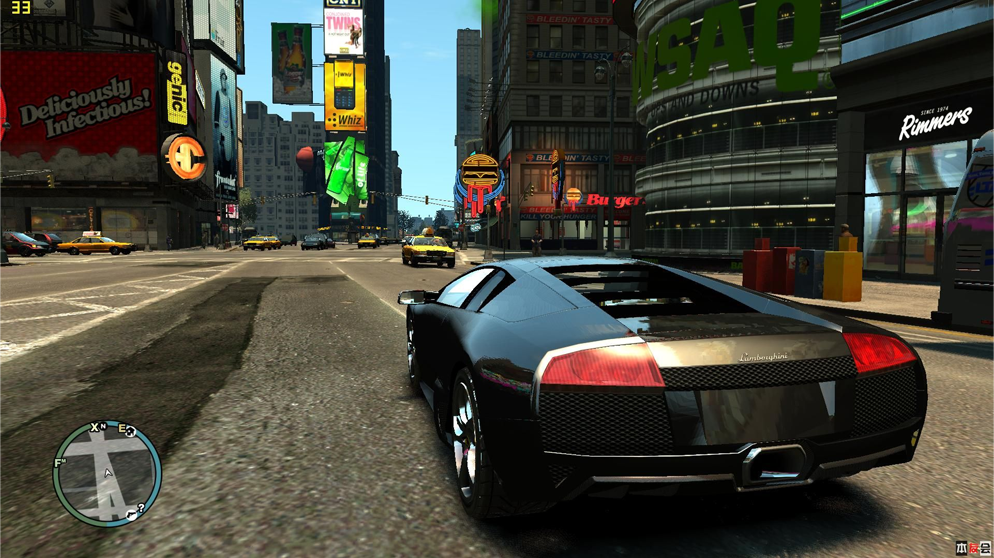
Task: Select the gun shop blip on radar
Action: click(x=130, y=516)
